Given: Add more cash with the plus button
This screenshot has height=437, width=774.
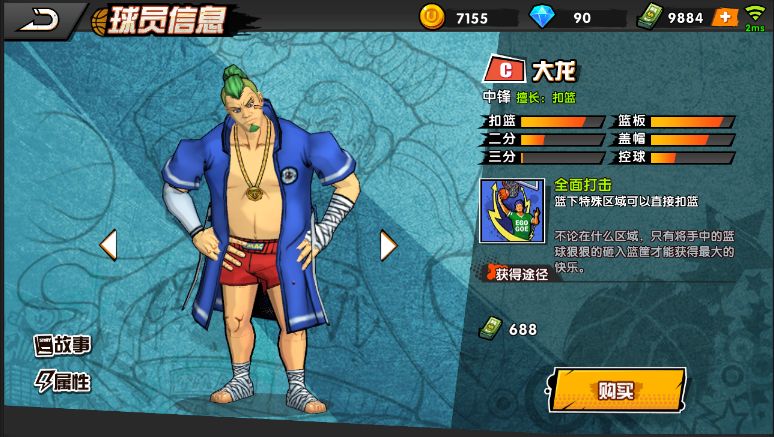Looking at the screenshot, I should 725,17.
